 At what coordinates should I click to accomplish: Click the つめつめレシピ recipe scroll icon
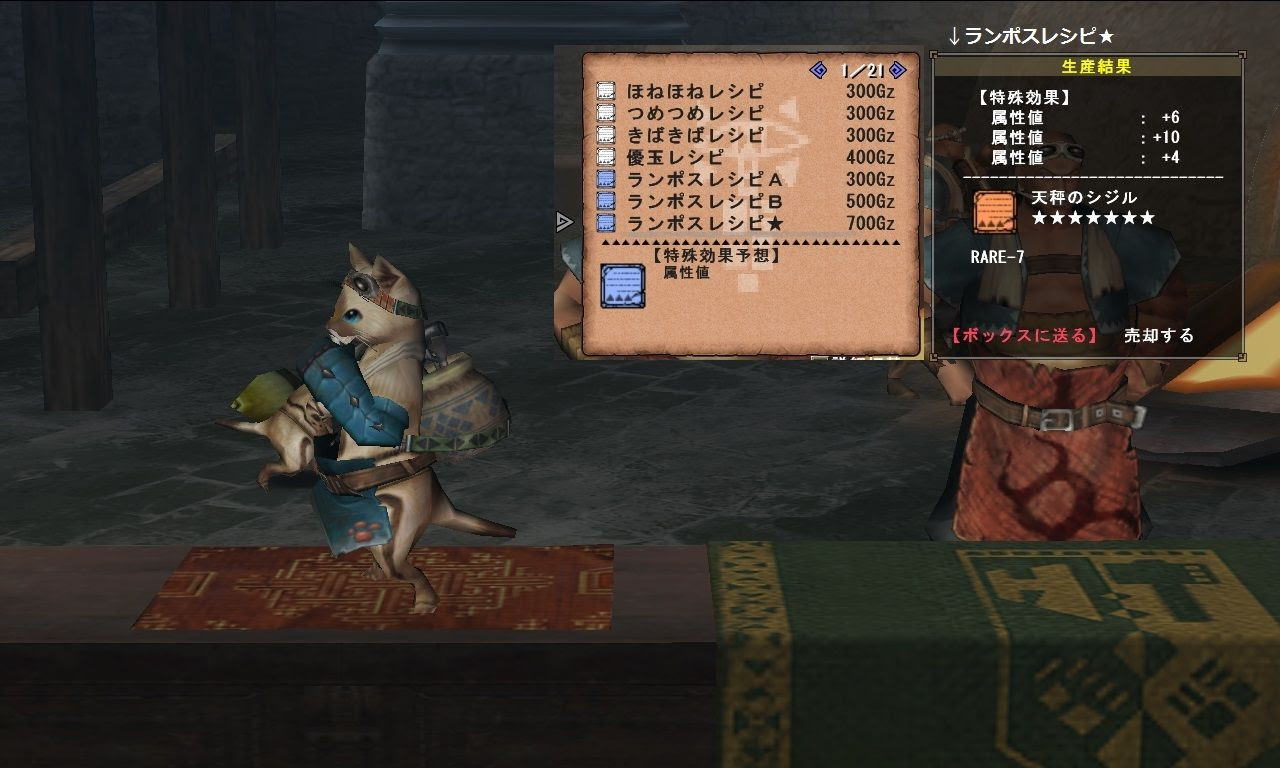[x=604, y=112]
